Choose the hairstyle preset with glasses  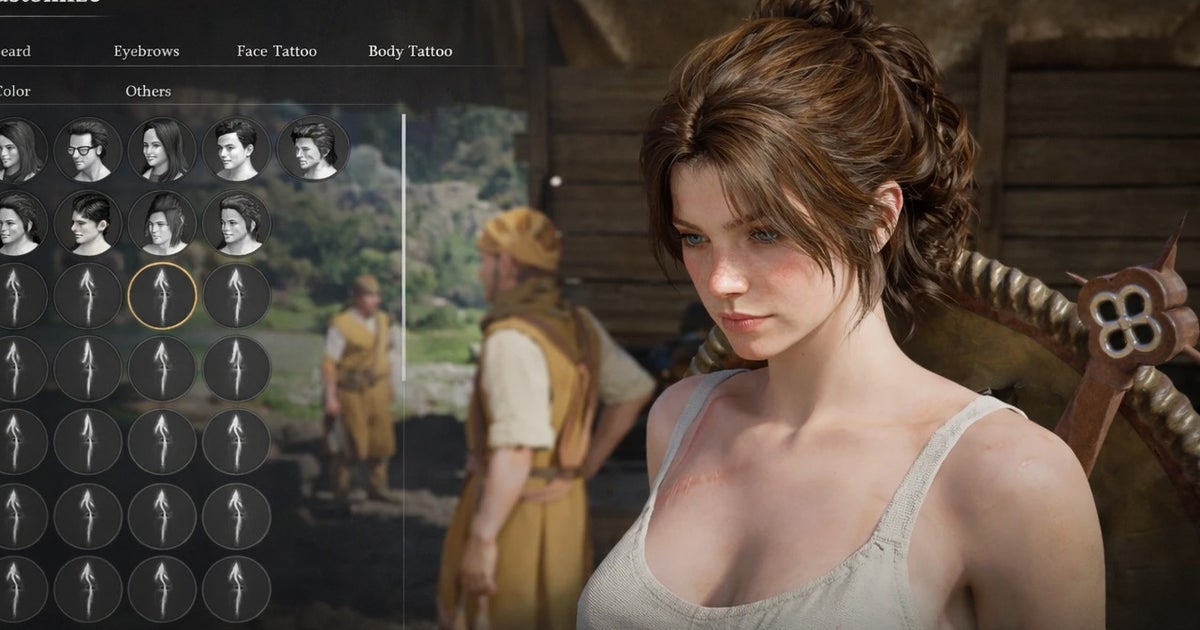[88, 149]
